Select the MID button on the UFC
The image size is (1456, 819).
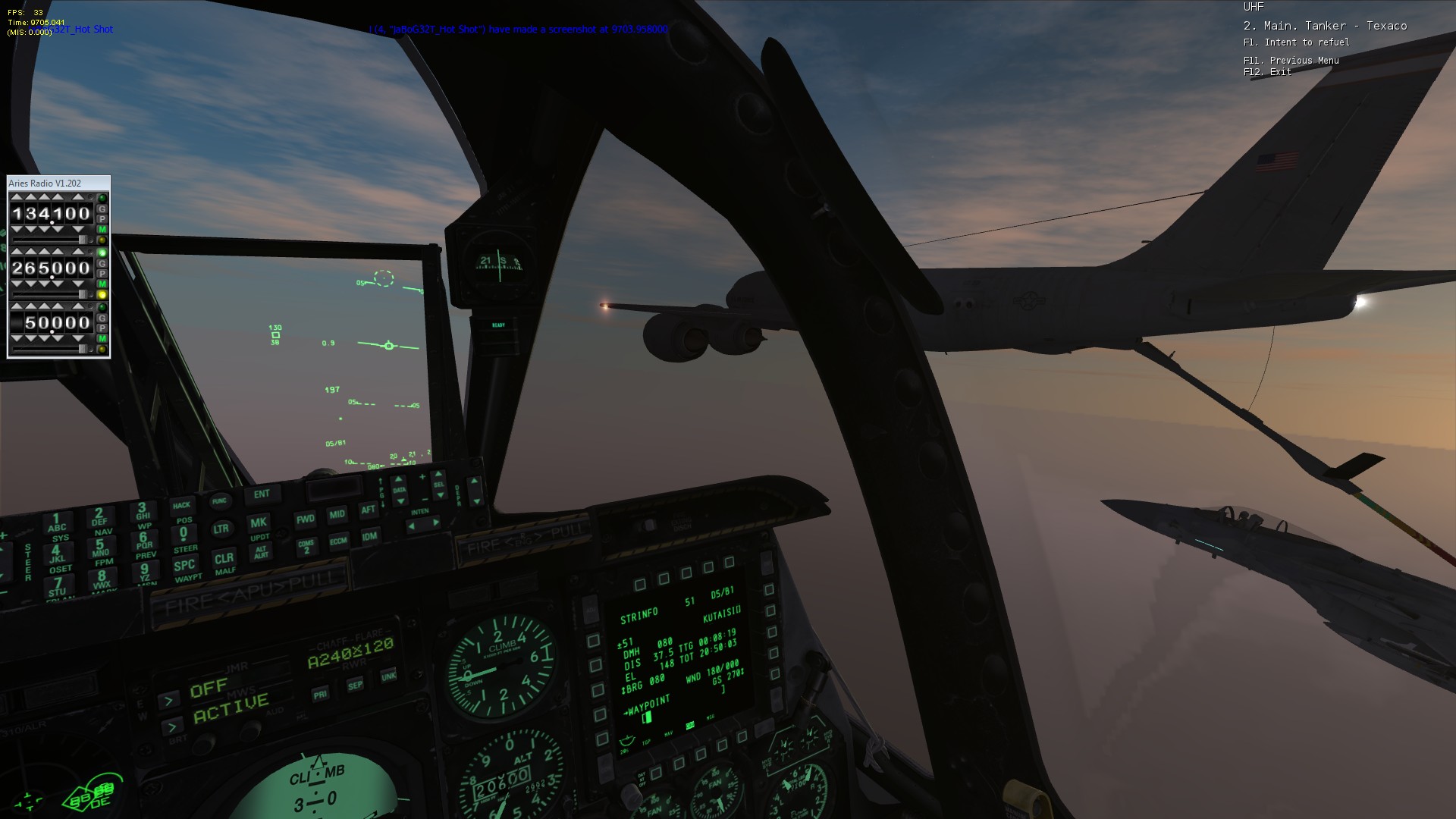tap(337, 514)
